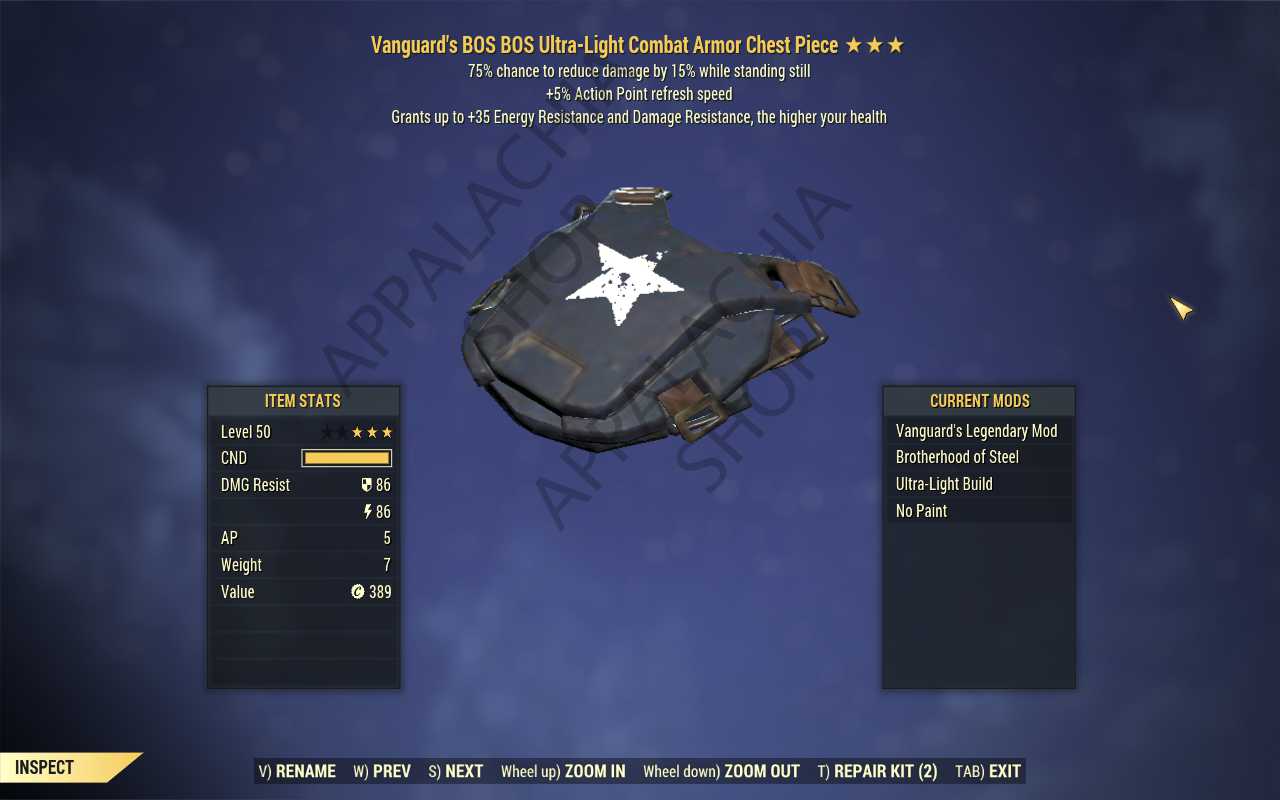Select Vanguard's Legendary Mod row
Viewport: 1280px width, 800px height.
pos(977,431)
